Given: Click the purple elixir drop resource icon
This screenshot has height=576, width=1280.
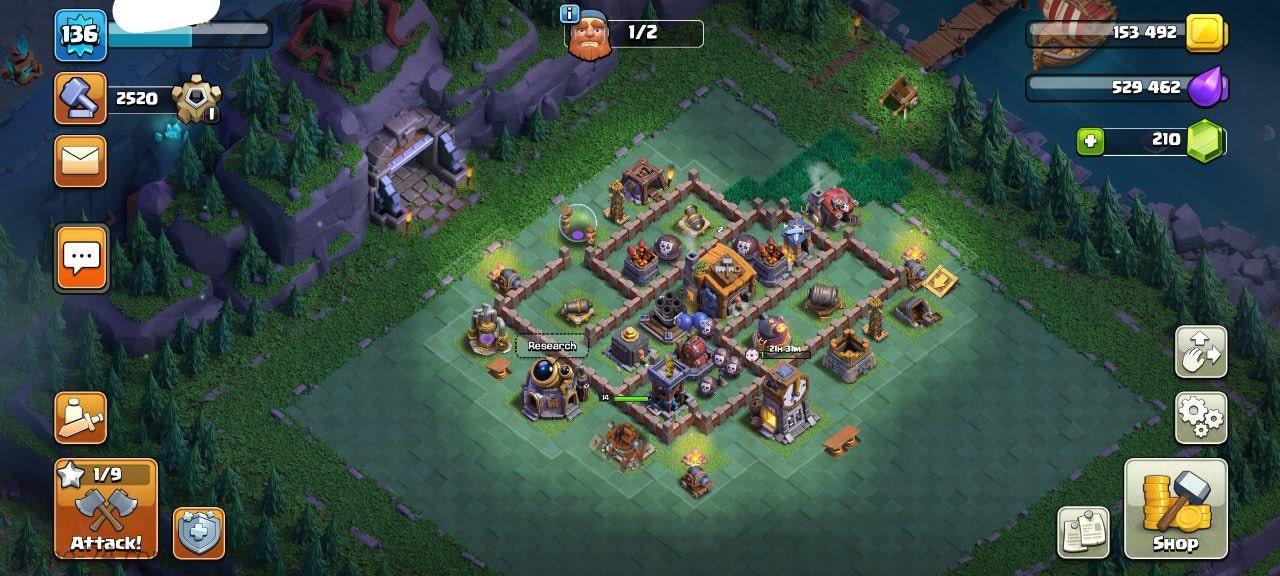Looking at the screenshot, I should (x=1206, y=88).
